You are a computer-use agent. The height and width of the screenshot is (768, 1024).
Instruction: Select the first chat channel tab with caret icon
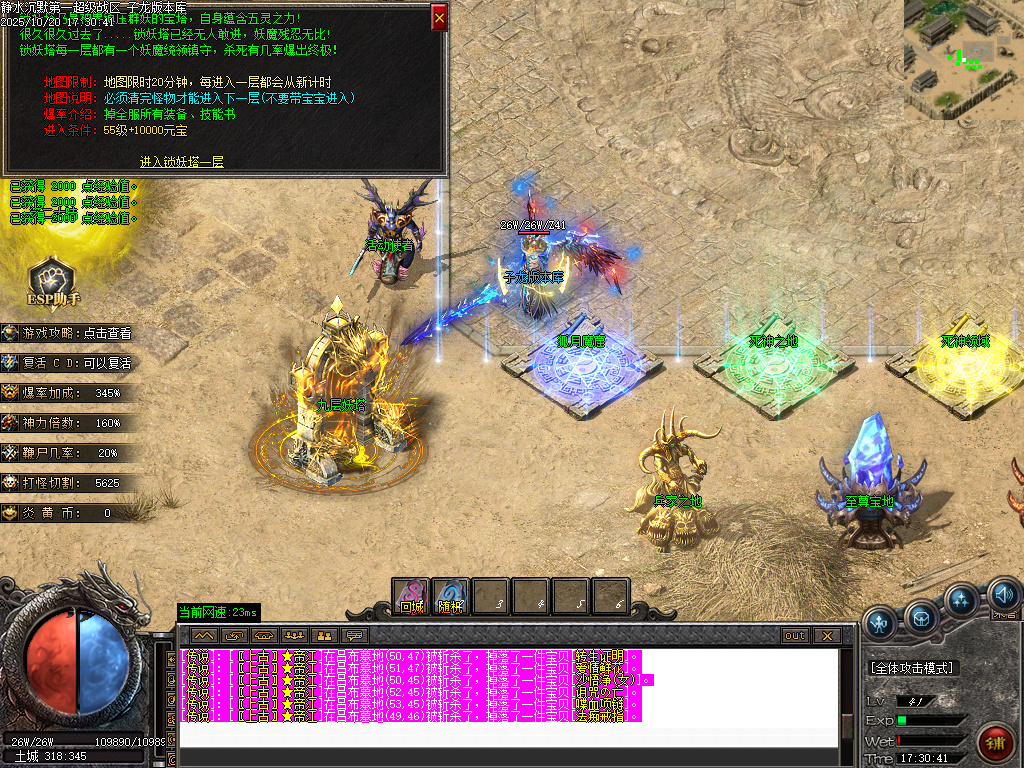(204, 636)
